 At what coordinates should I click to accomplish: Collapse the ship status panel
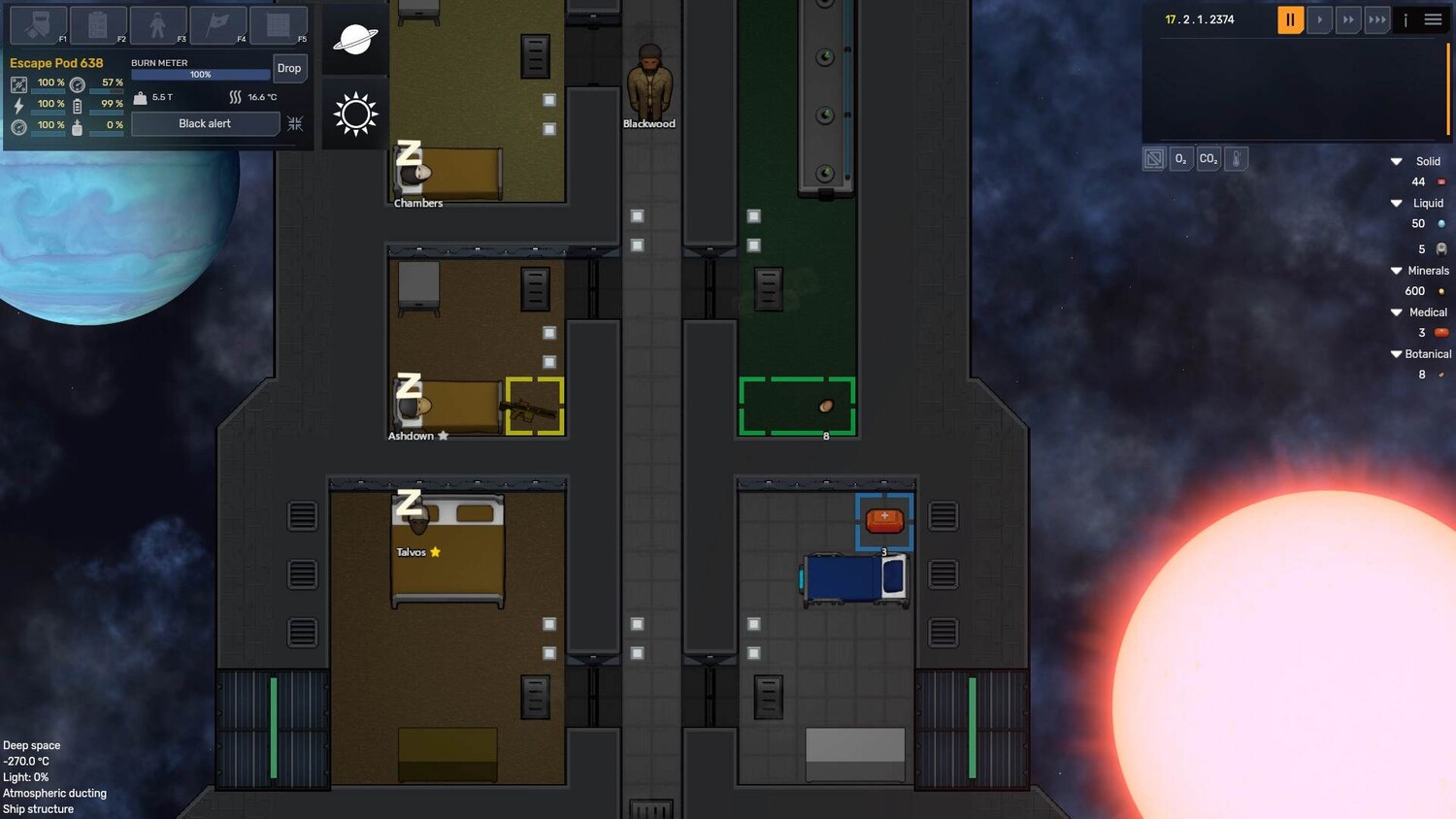[295, 124]
